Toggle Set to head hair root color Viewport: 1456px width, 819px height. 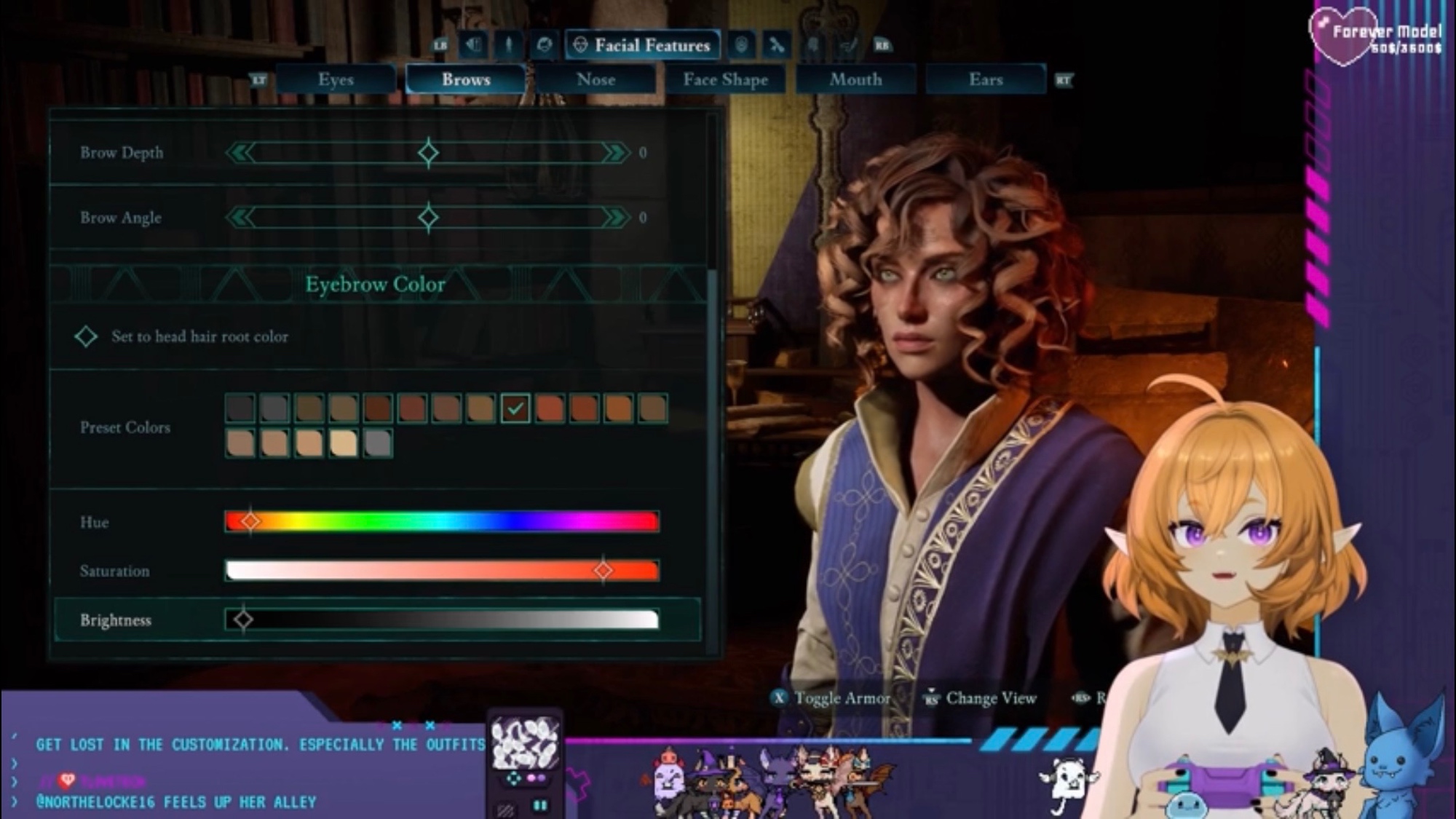tap(87, 336)
